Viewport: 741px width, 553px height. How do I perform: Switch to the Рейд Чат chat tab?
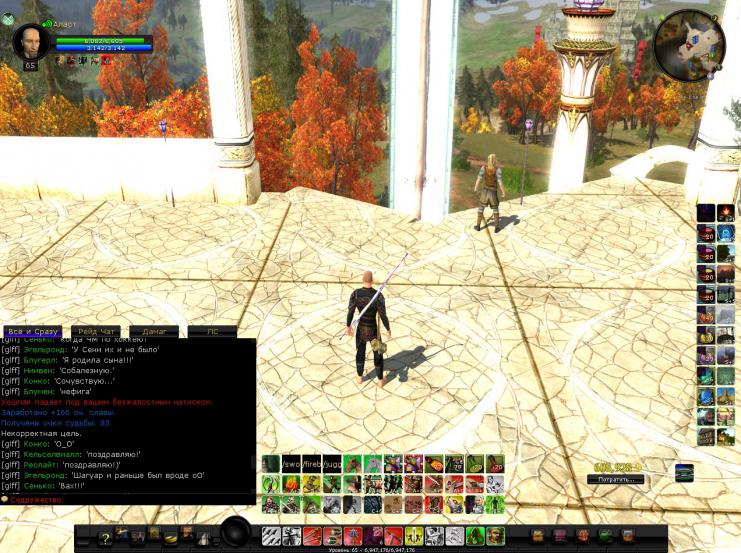96,331
